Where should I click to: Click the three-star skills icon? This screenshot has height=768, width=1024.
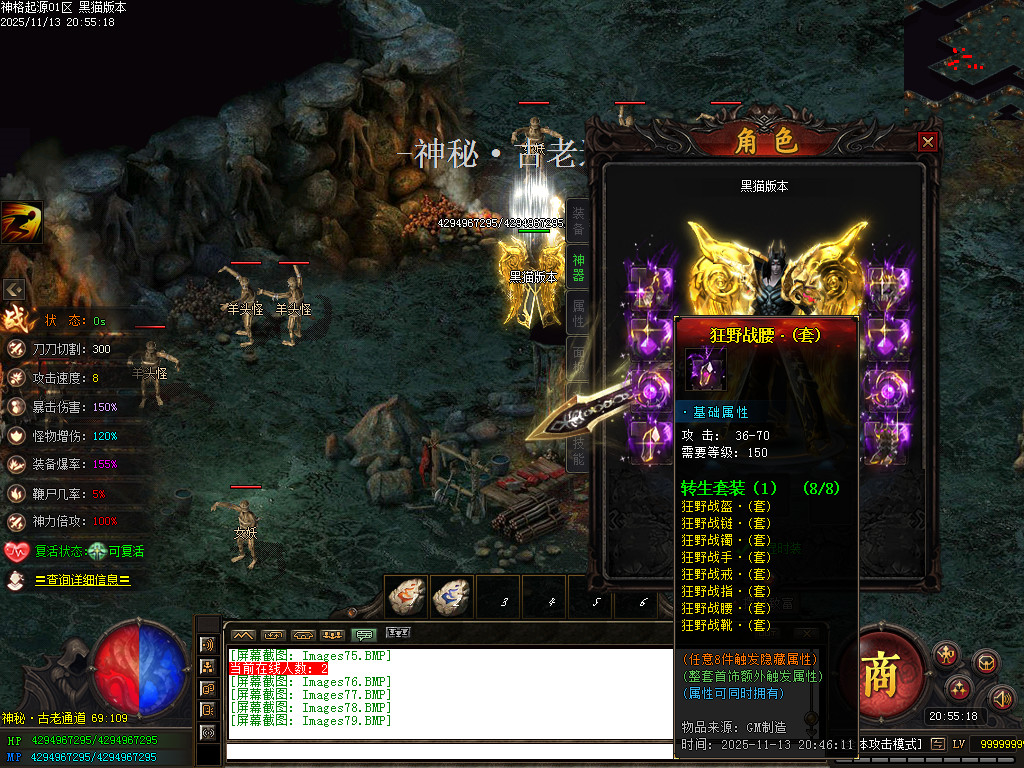point(959,688)
